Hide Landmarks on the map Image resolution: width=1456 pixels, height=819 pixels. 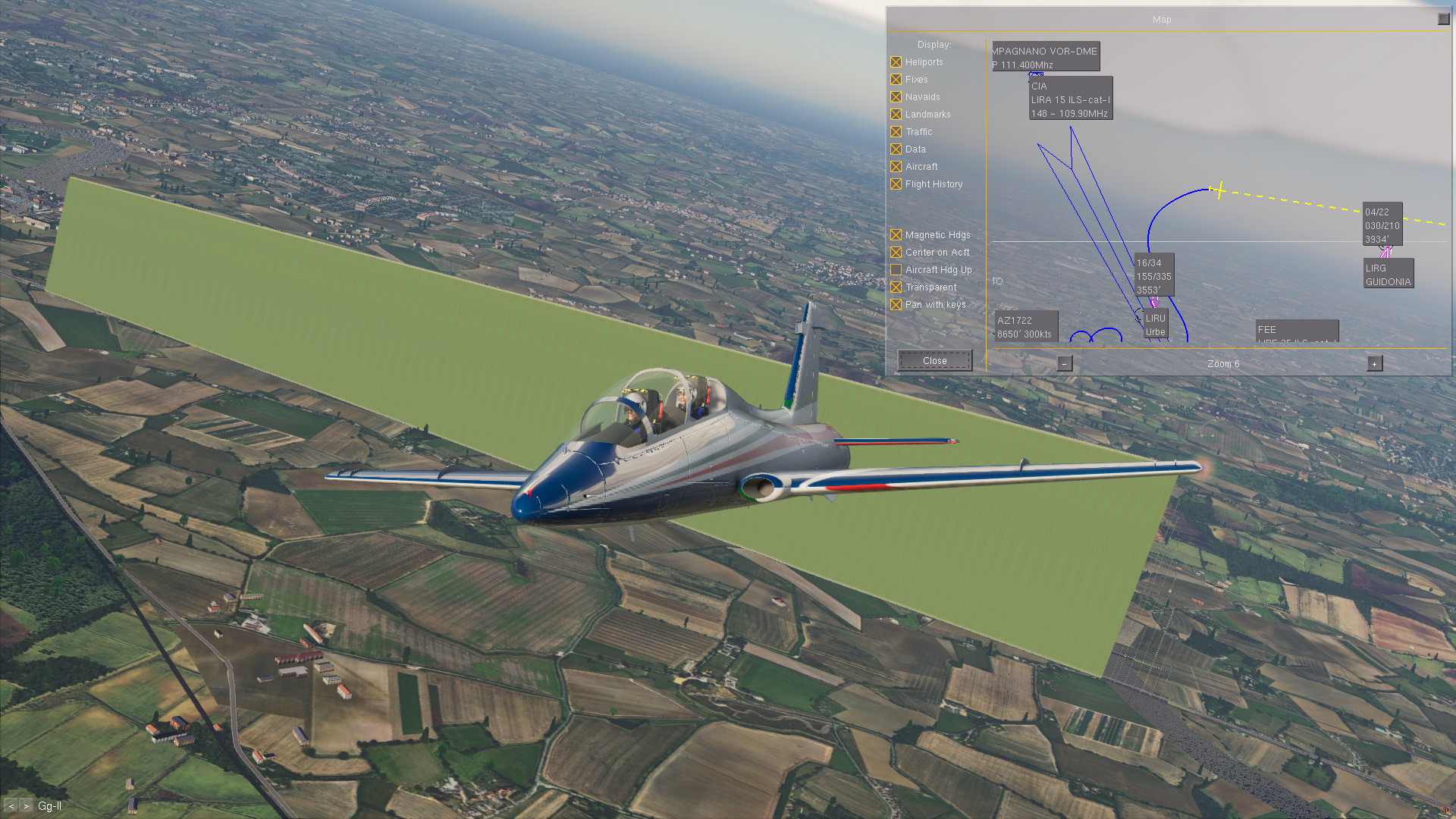[896, 115]
